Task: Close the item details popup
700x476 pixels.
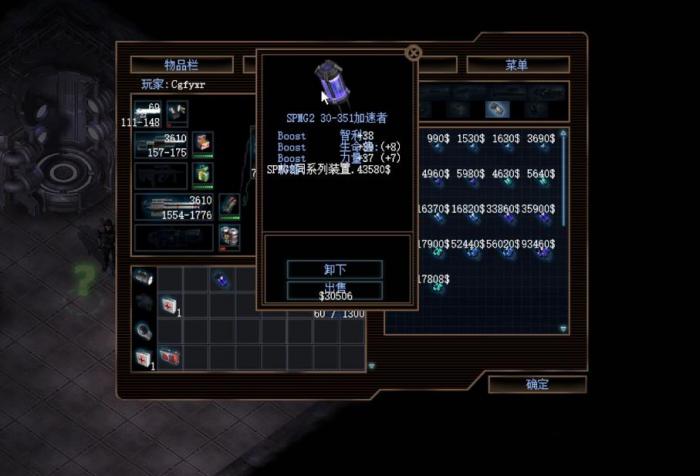Action: point(413,53)
